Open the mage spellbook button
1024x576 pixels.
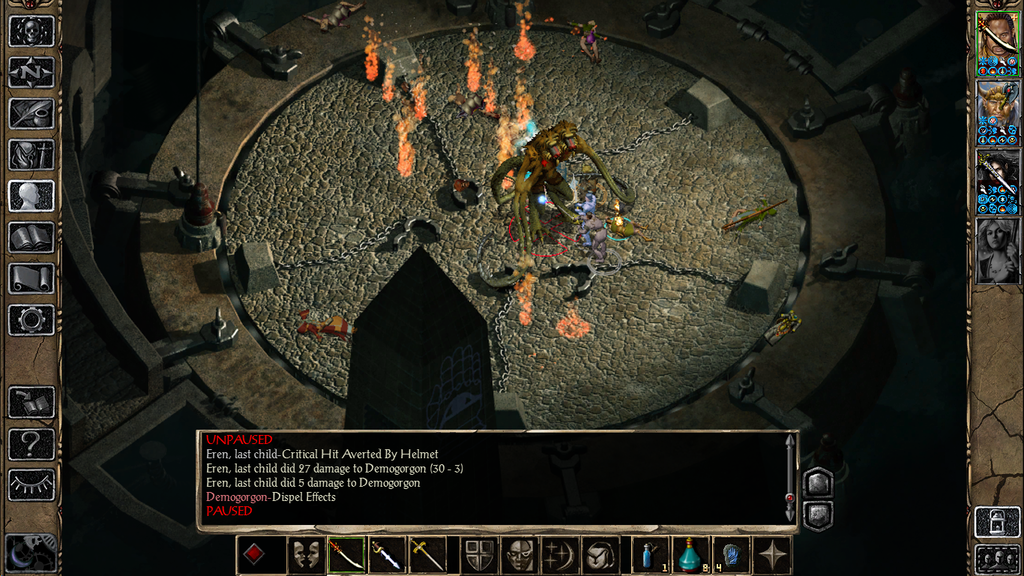click(31, 237)
